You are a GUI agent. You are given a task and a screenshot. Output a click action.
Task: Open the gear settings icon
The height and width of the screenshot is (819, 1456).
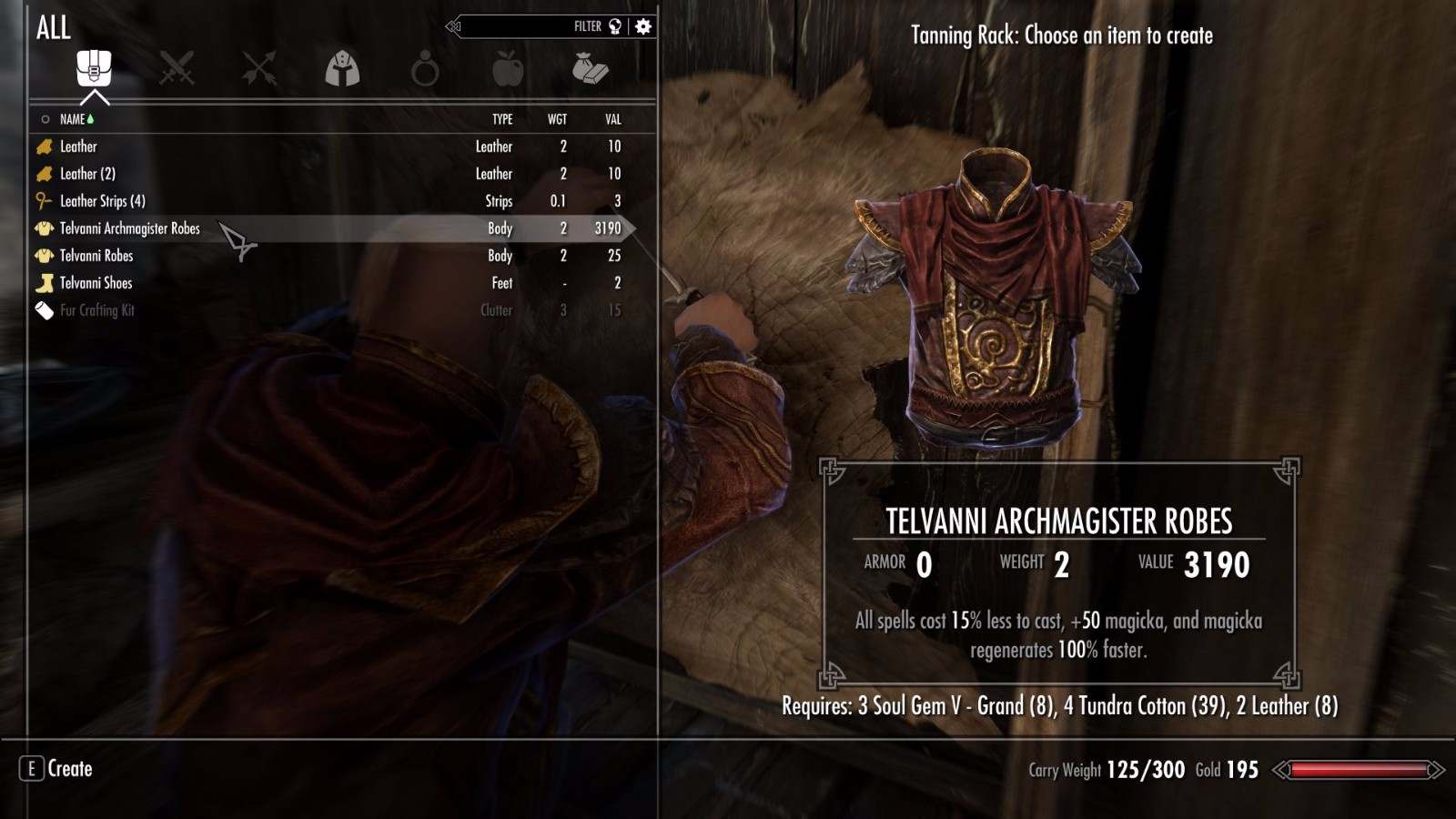643,26
